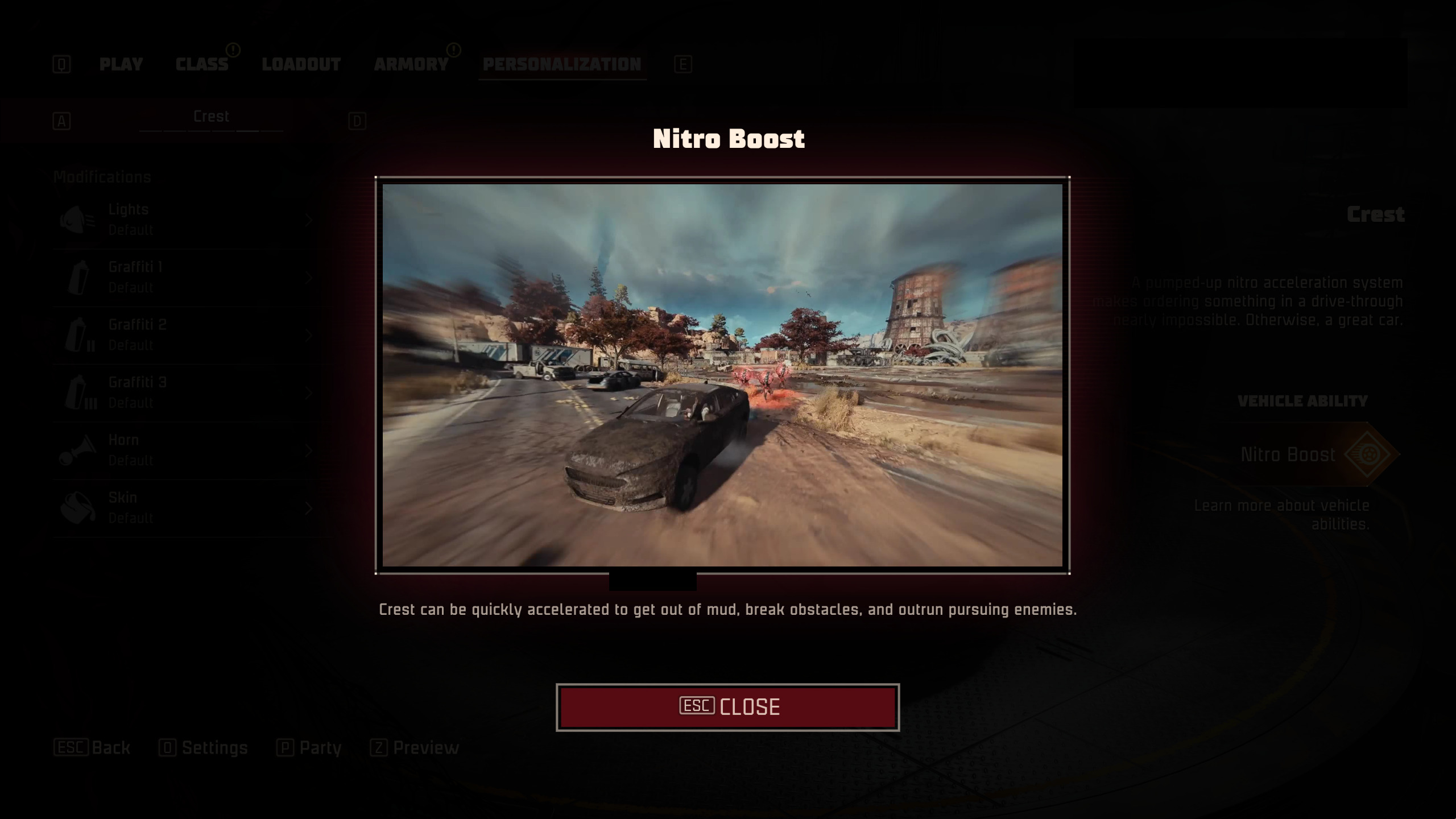Click the Preview option in the footer
This screenshot has width=1456, height=819.
(415, 748)
